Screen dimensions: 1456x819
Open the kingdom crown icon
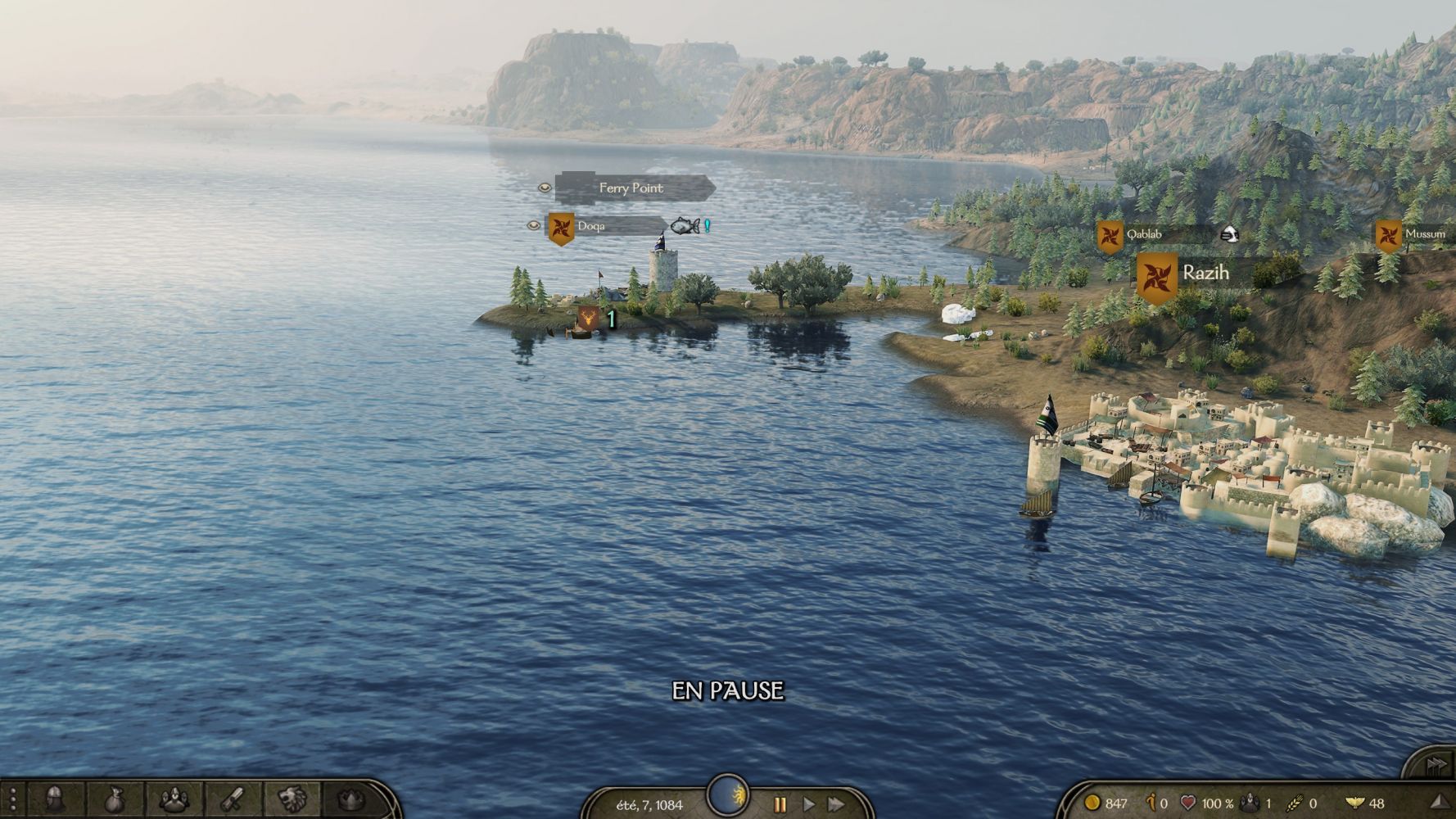coord(351,799)
